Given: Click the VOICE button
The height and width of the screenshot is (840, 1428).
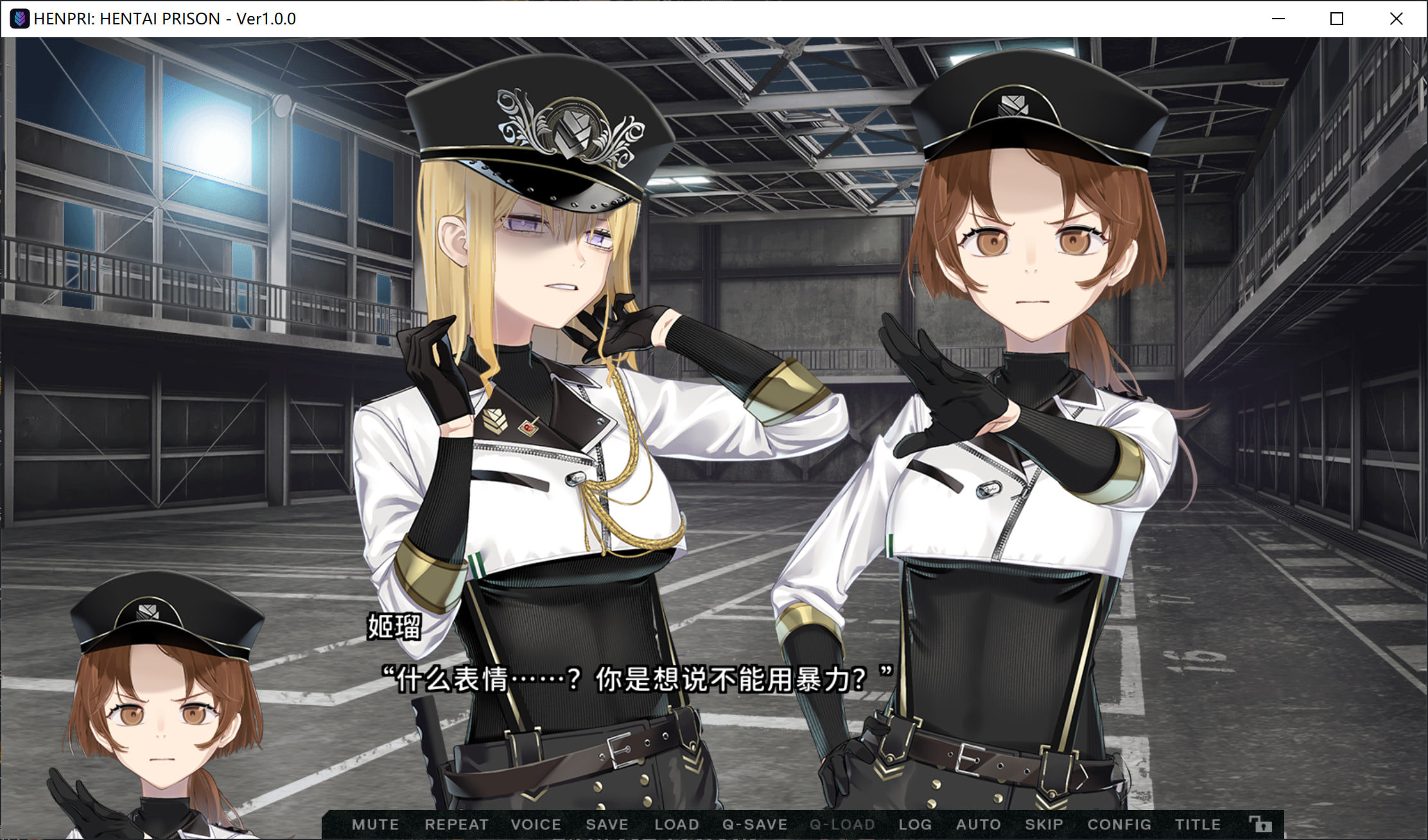Looking at the screenshot, I should [x=536, y=825].
